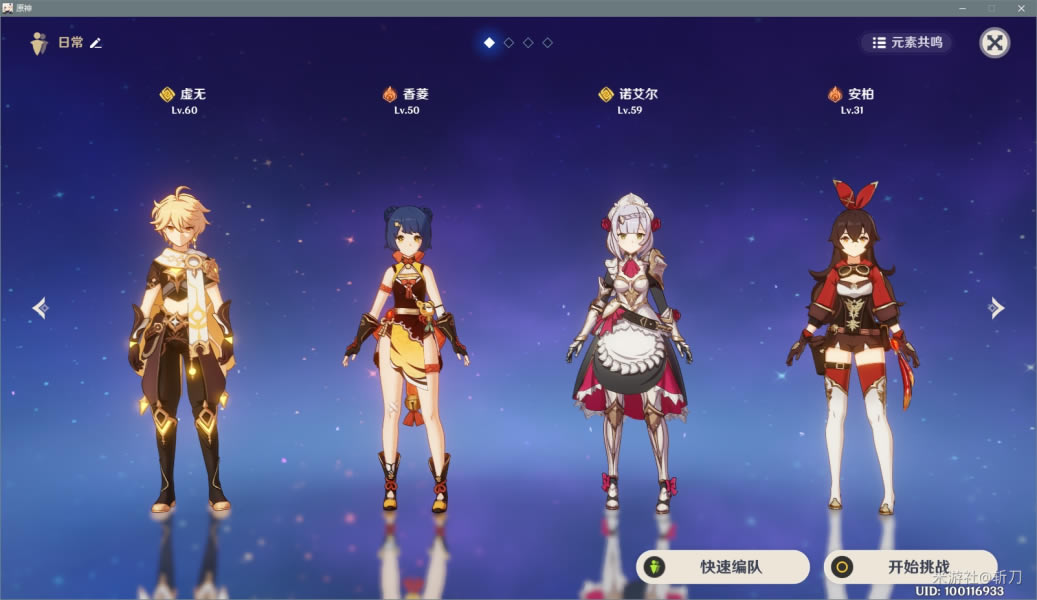Select party member 诺艾尔
Image resolution: width=1037 pixels, height=600 pixels.
[x=629, y=350]
